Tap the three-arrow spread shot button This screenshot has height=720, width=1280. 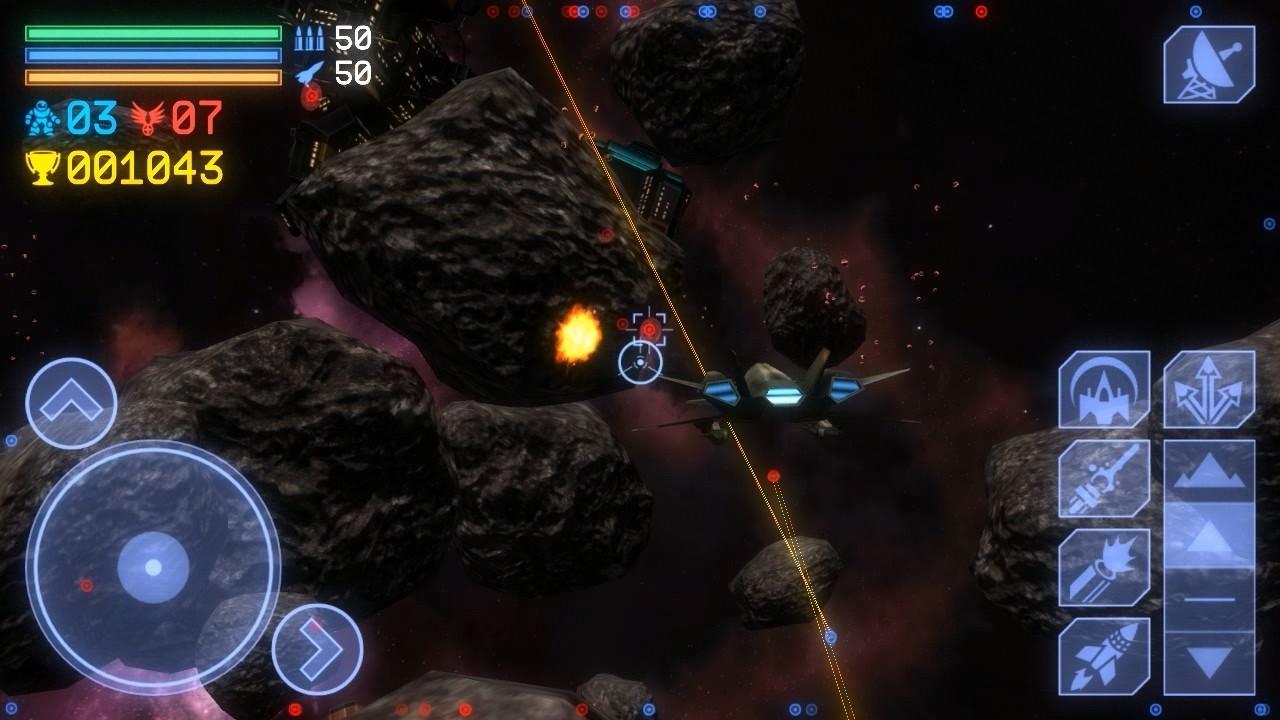coord(1208,390)
